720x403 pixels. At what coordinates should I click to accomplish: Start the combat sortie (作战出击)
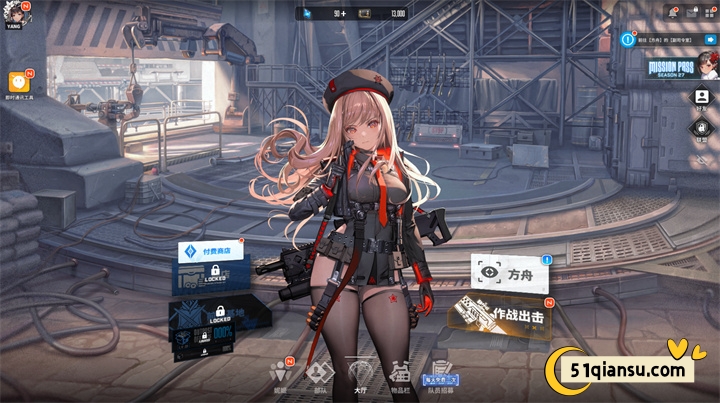[x=503, y=313]
